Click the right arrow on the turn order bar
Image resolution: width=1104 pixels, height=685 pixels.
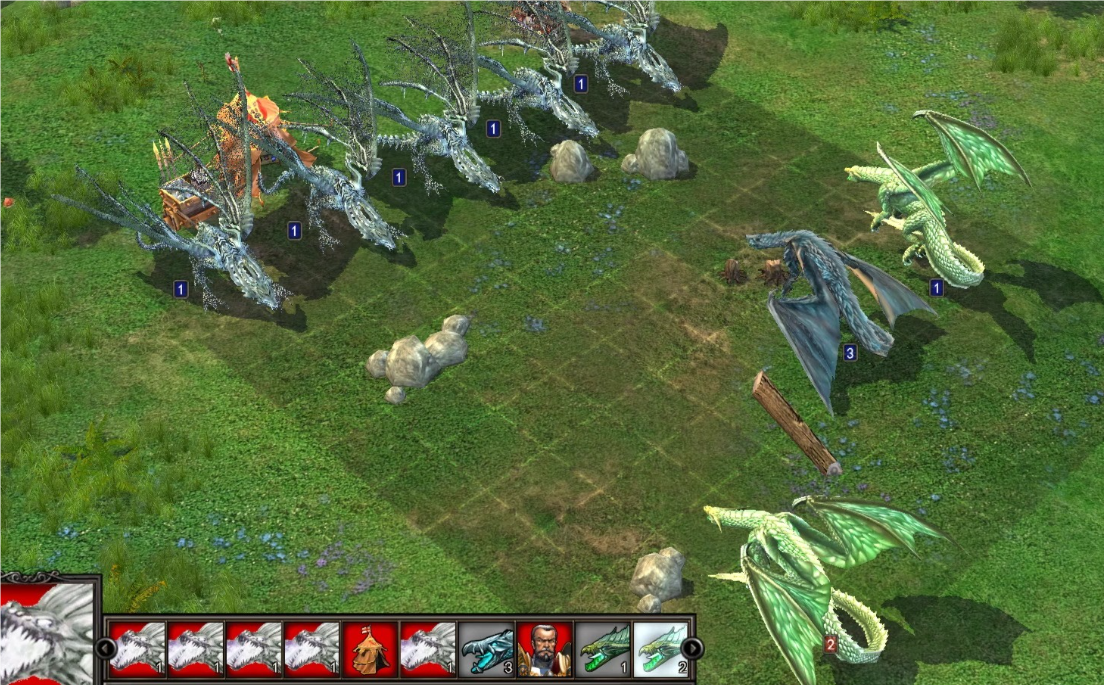(x=692, y=649)
